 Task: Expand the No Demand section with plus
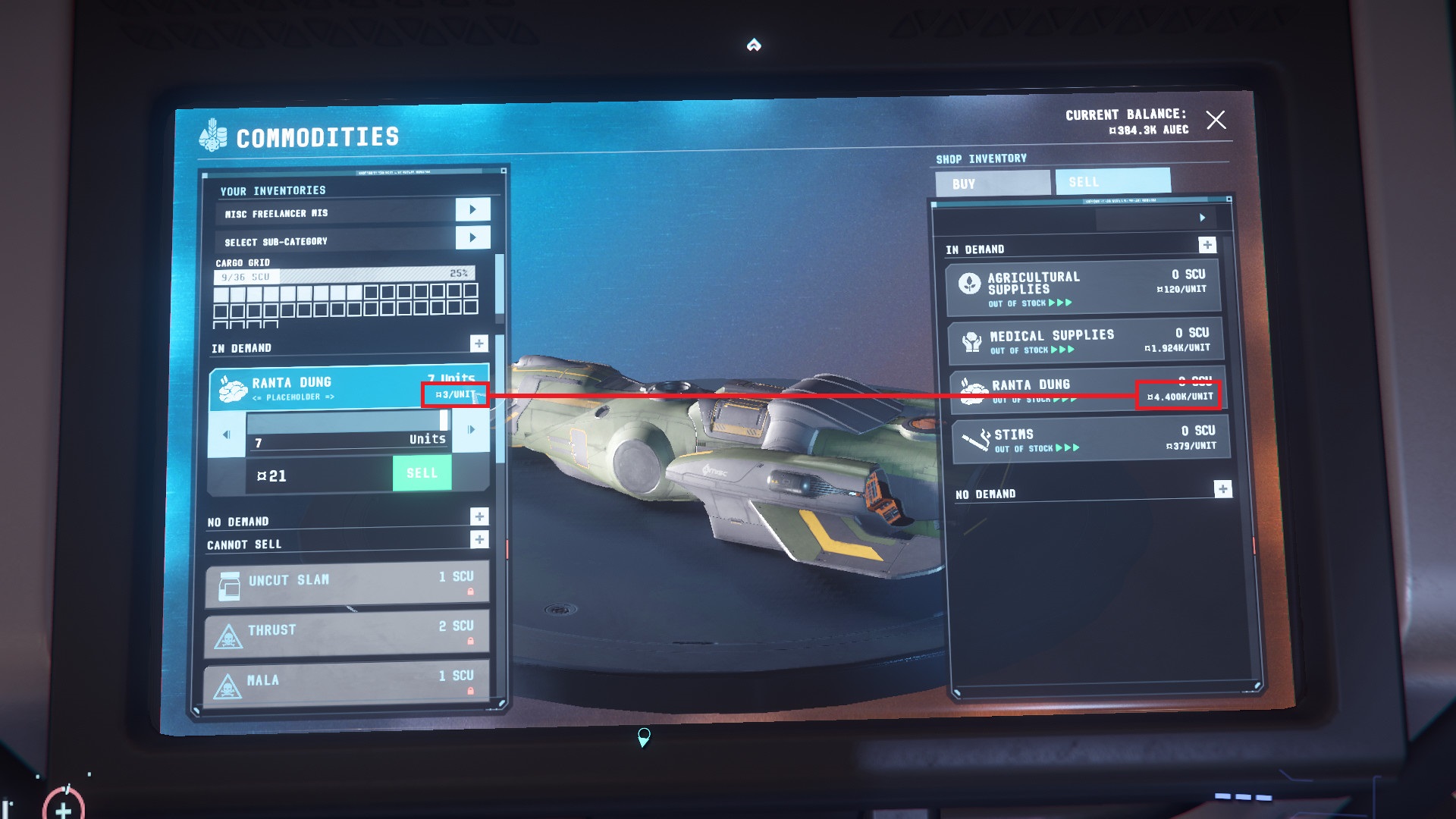(x=479, y=517)
